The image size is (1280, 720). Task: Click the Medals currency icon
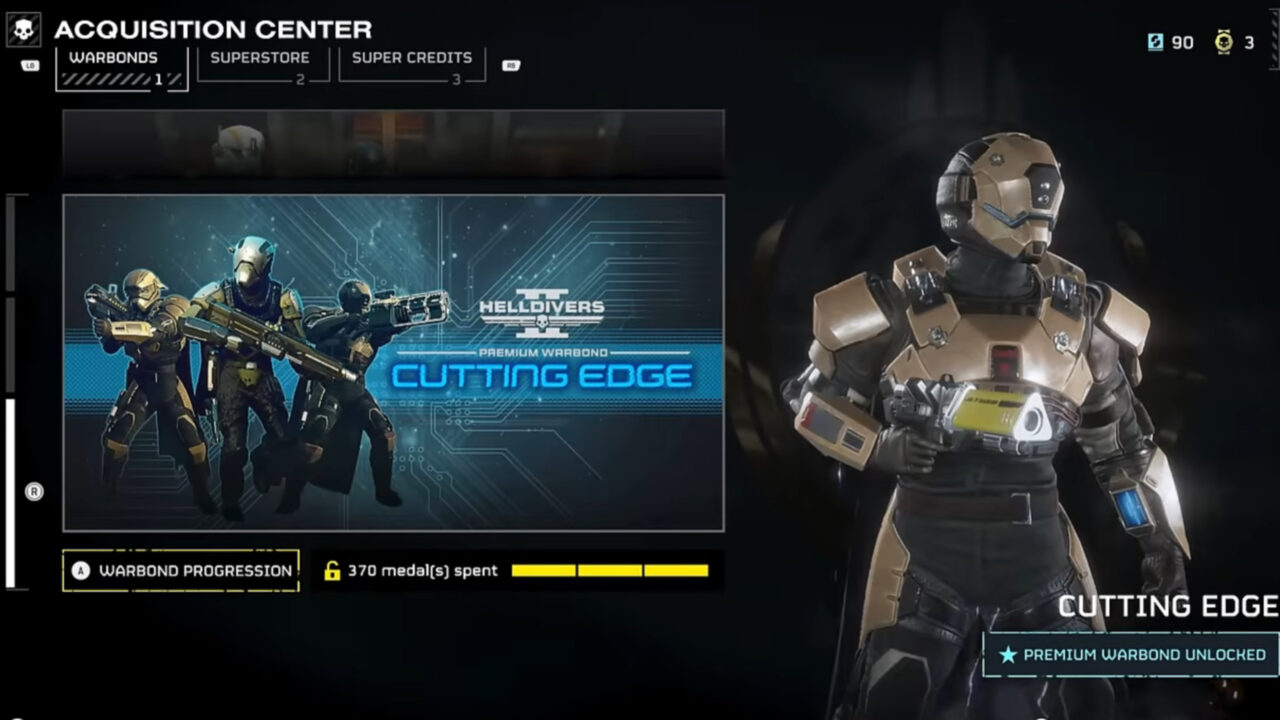(x=1222, y=42)
